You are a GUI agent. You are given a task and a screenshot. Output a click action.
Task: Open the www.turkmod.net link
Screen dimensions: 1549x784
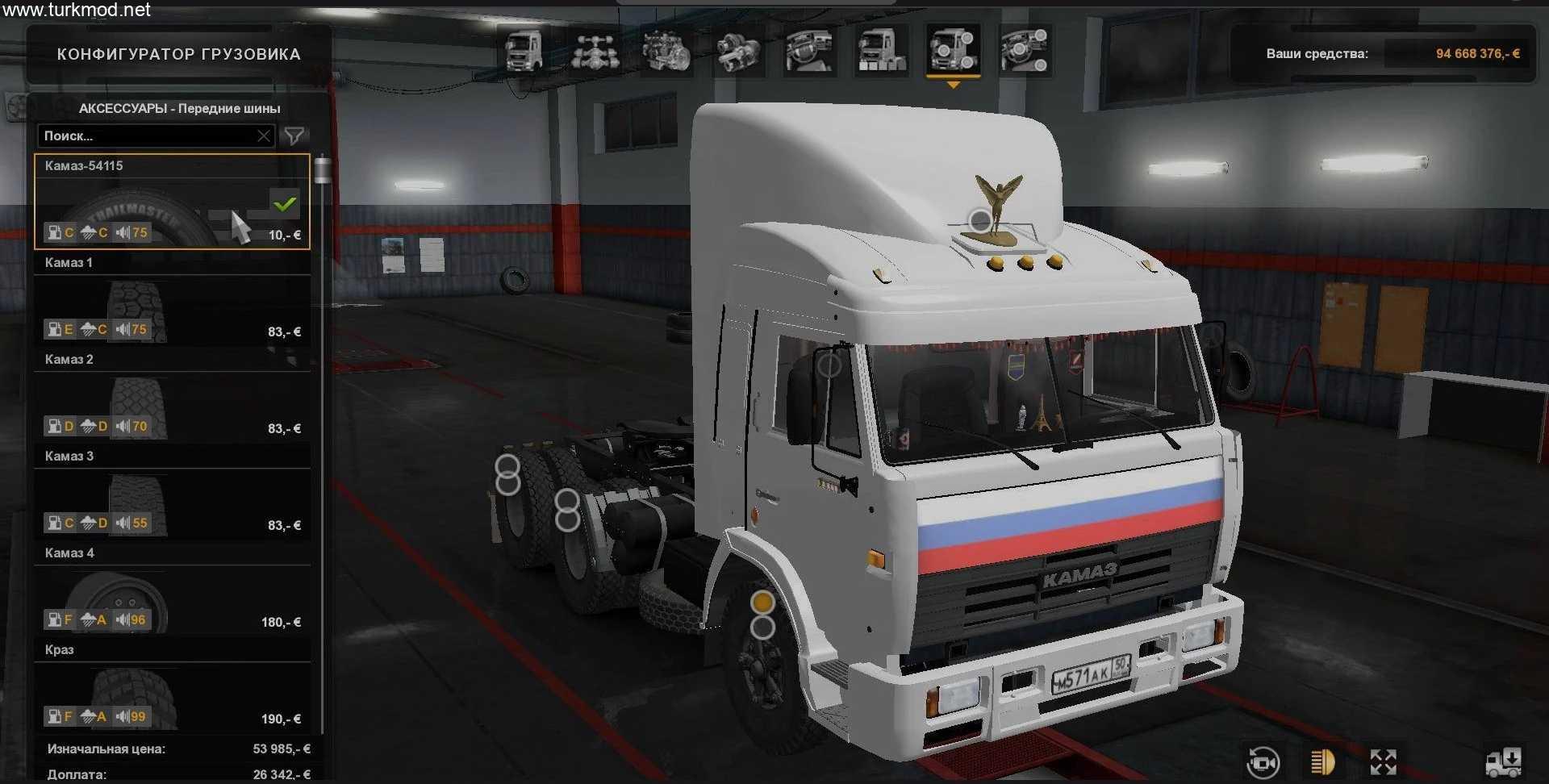(x=75, y=10)
